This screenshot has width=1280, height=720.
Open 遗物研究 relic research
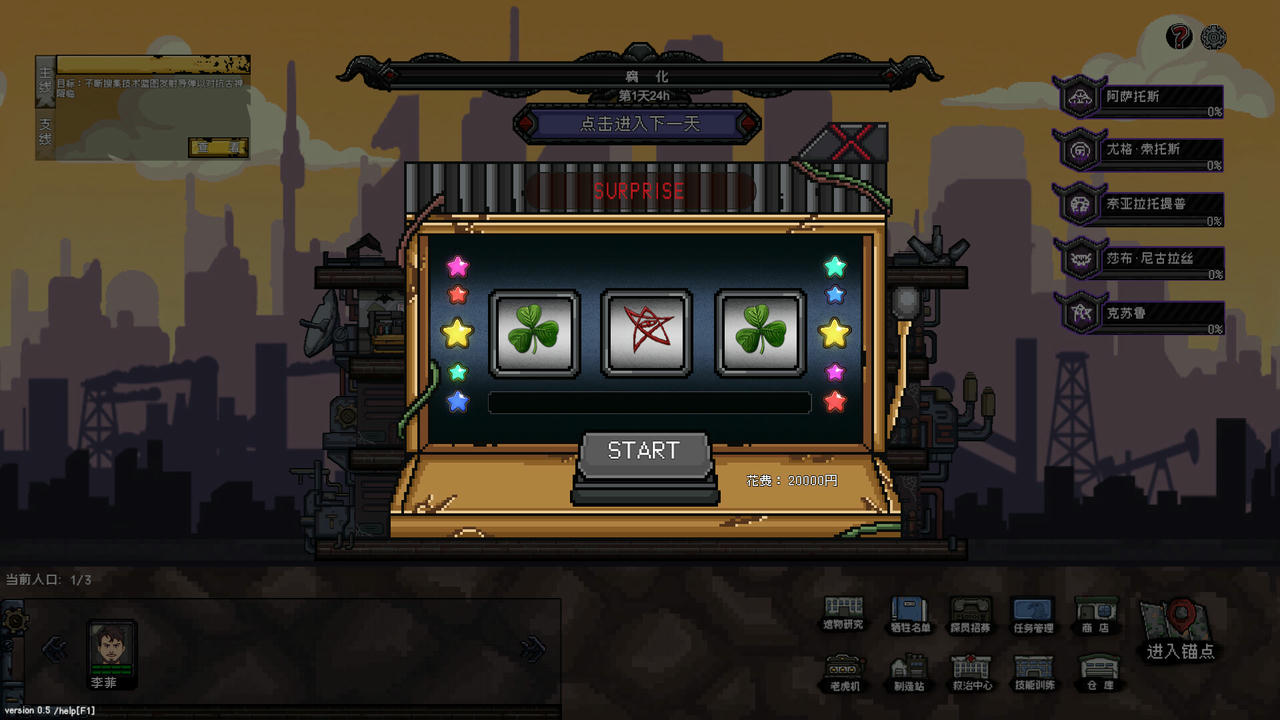[x=843, y=612]
